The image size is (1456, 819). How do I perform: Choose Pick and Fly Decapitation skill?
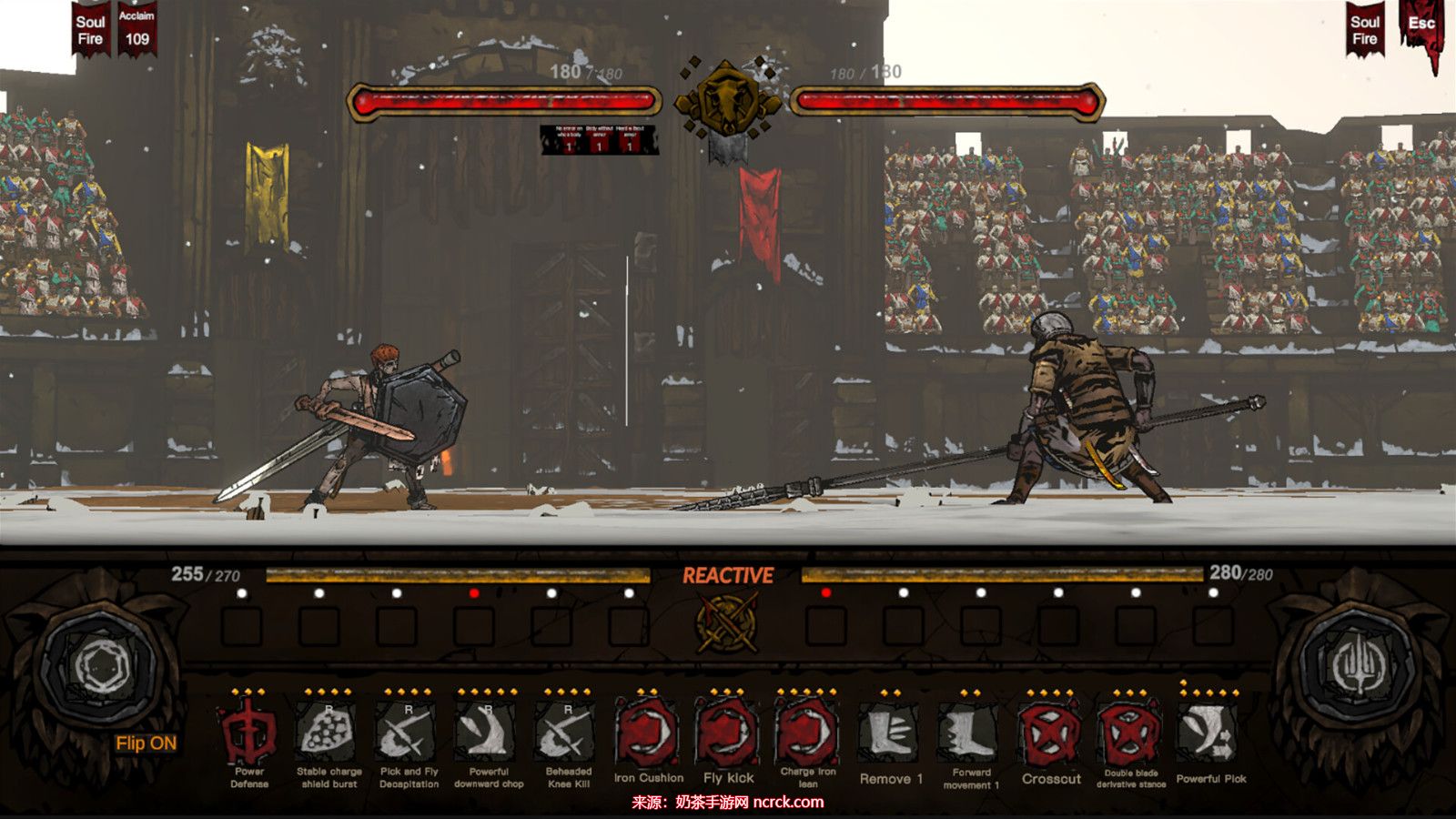(x=409, y=732)
